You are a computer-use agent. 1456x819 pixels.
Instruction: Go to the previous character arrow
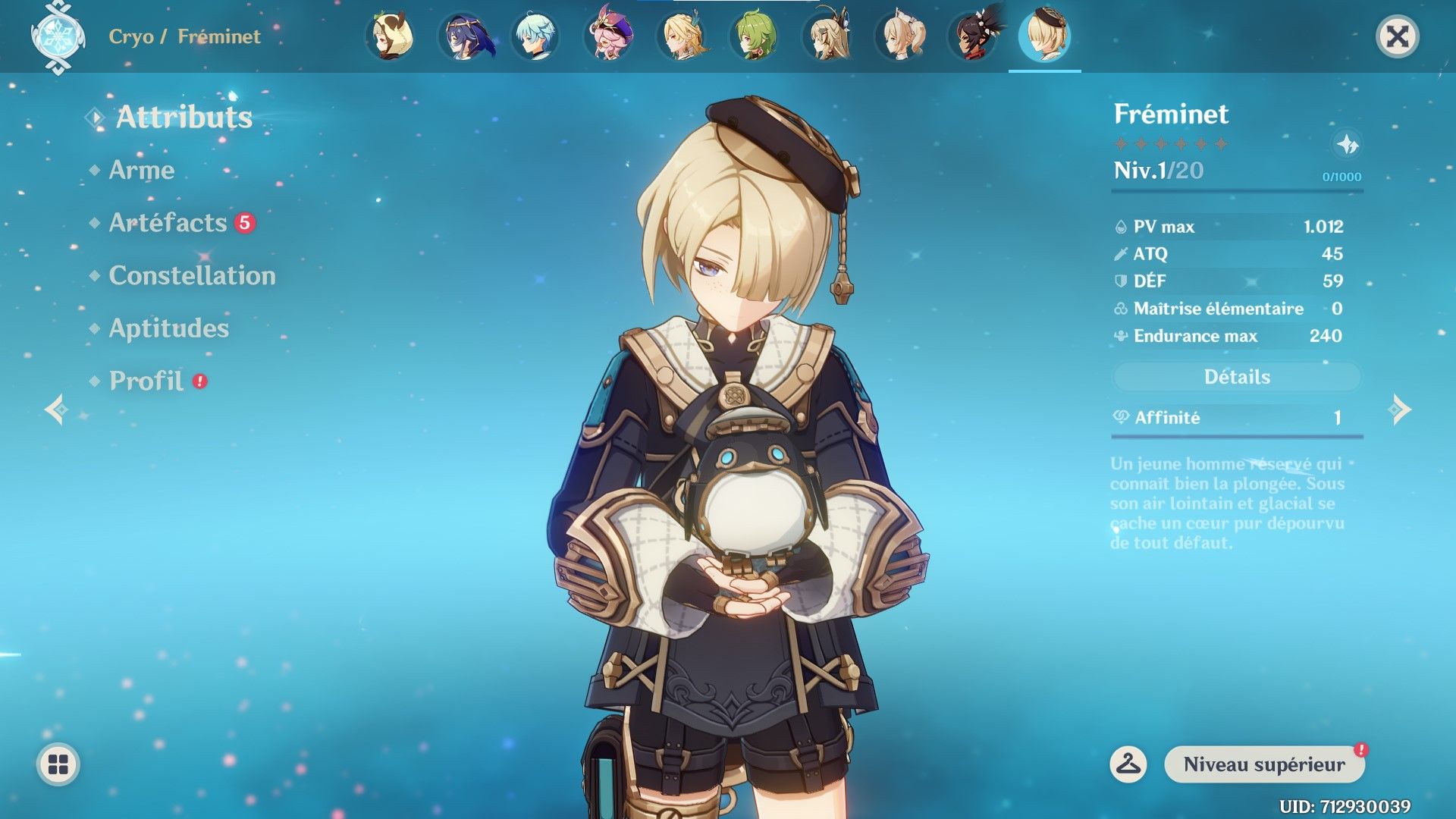point(56,409)
